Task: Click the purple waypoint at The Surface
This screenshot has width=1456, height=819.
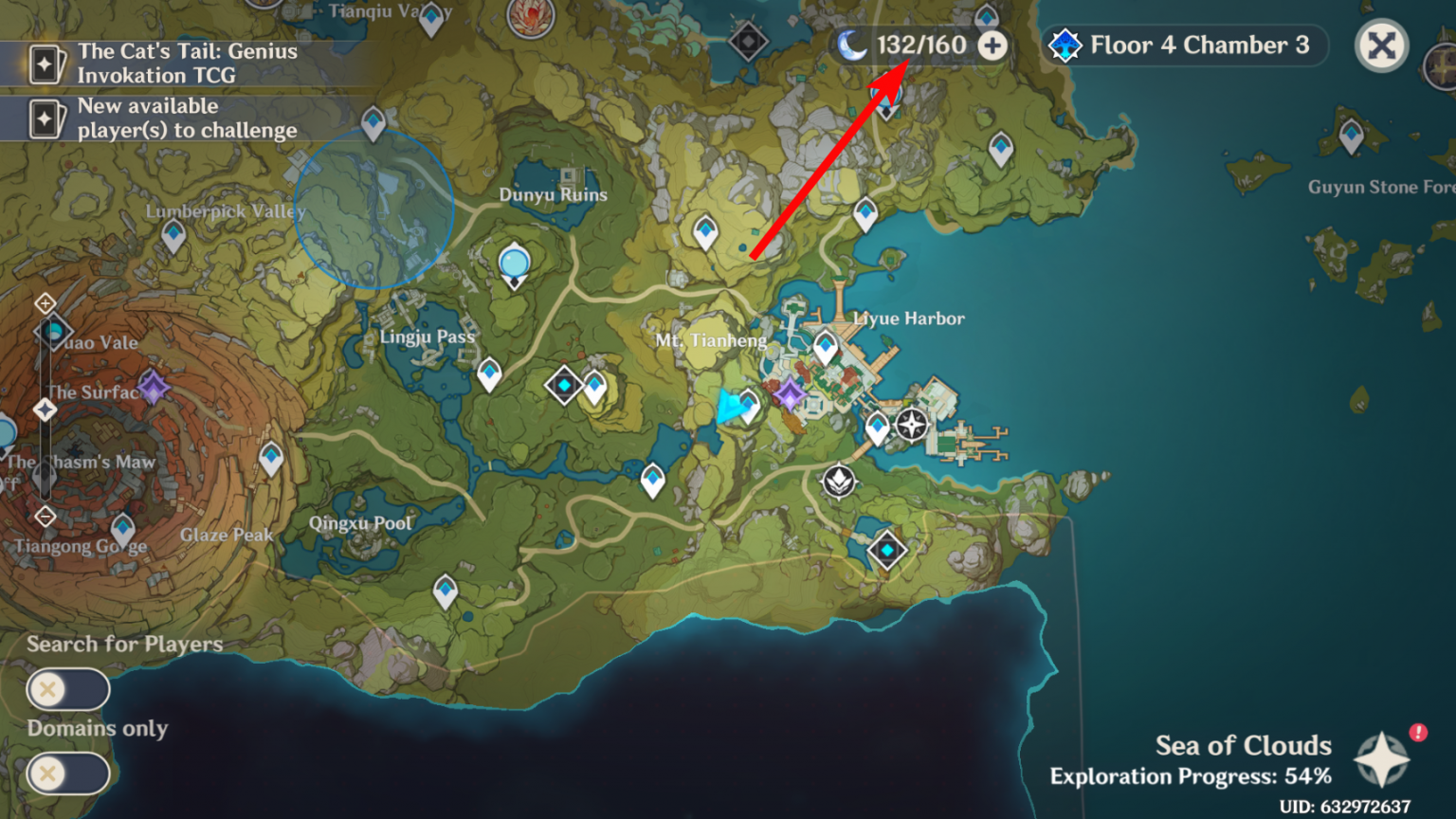Action: (x=154, y=386)
